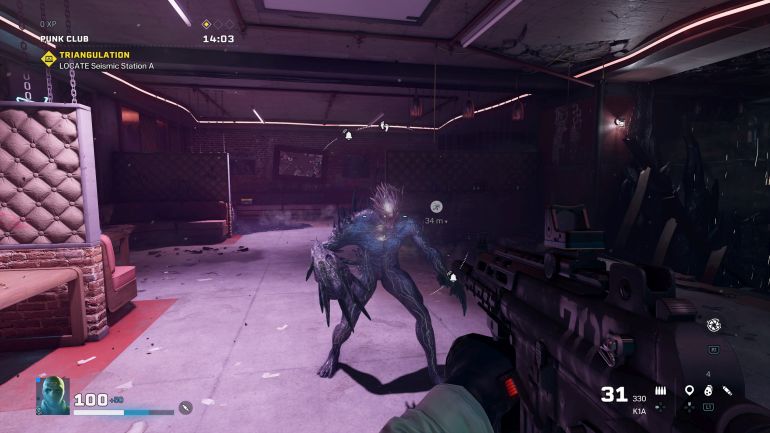Select the syringe gadget icon
This screenshot has height=433, width=770.
pyautogui.click(x=728, y=390)
